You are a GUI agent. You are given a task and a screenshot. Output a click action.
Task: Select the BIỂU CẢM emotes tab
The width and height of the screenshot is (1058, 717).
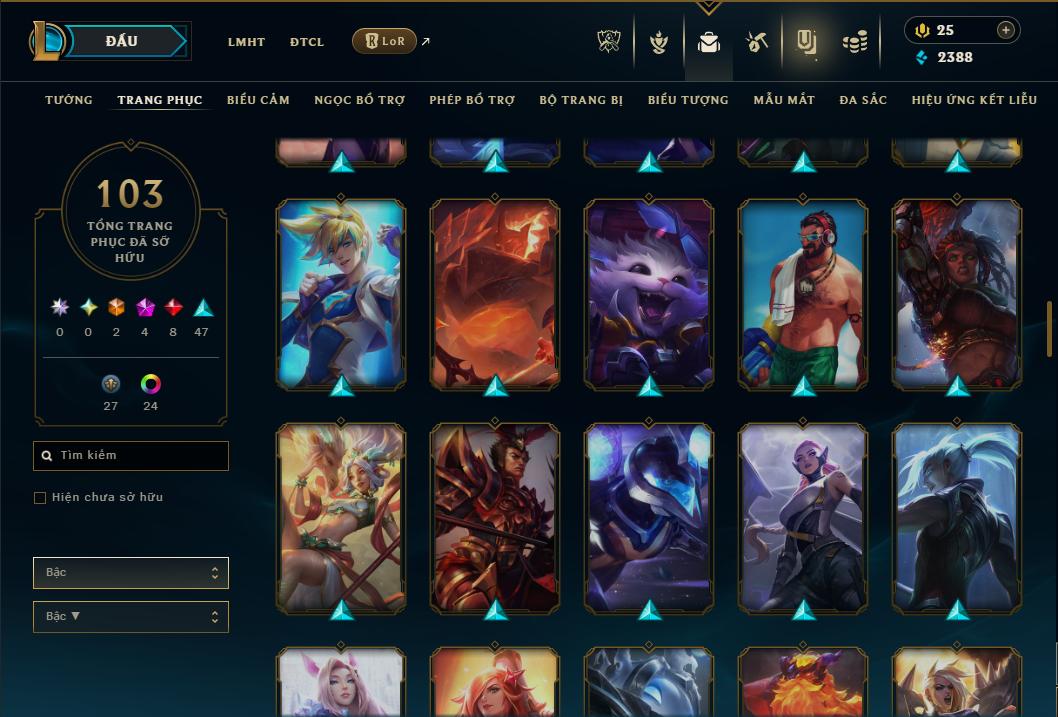258,100
